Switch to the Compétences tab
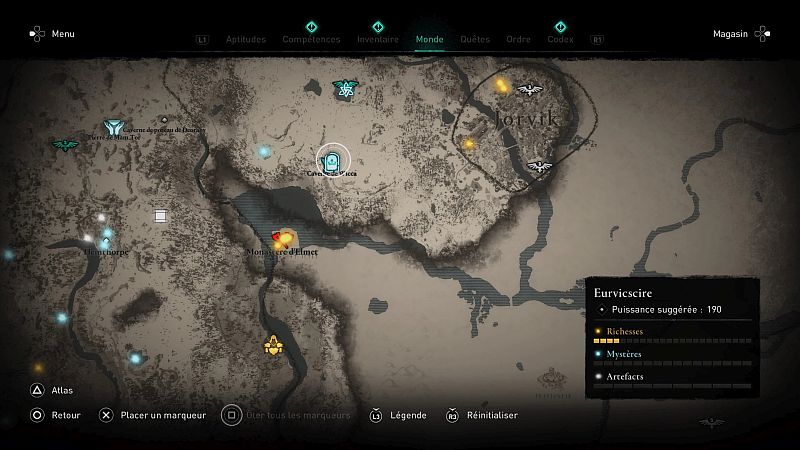This screenshot has width=800, height=450. click(x=311, y=40)
